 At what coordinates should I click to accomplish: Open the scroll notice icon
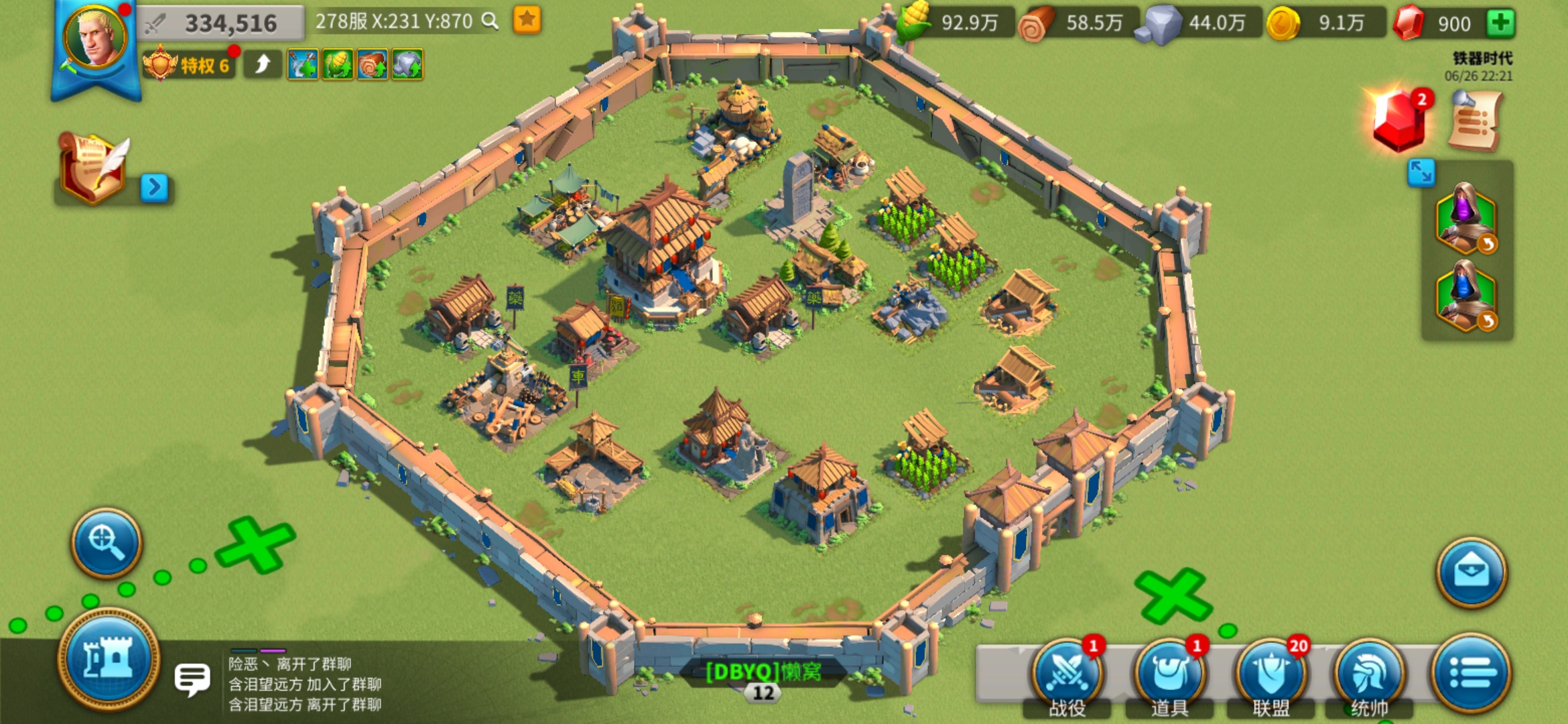(x=1476, y=122)
